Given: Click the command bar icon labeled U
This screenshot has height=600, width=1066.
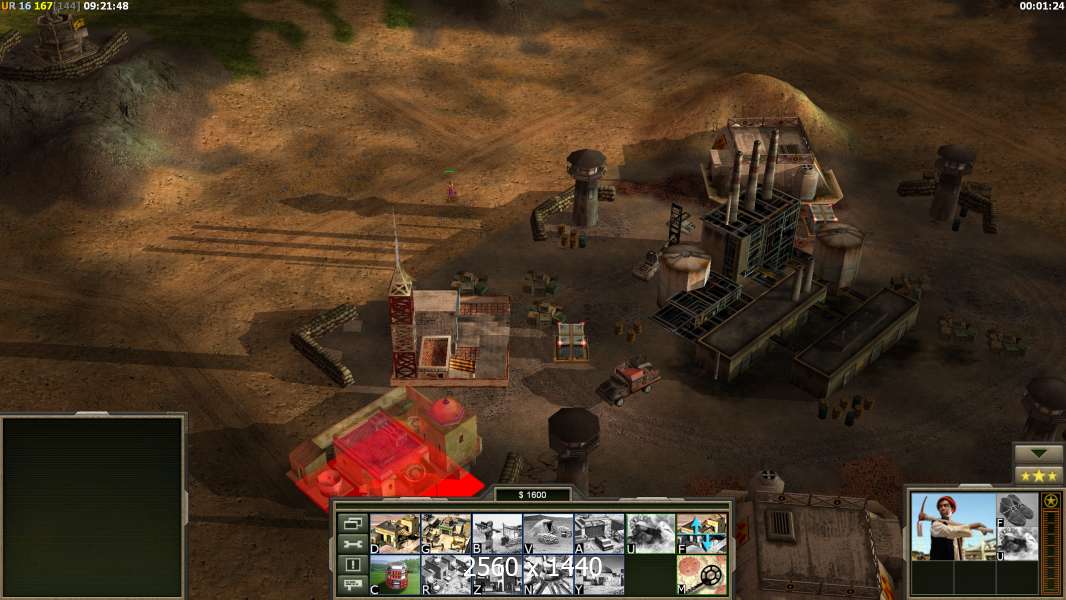Looking at the screenshot, I should tap(650, 533).
